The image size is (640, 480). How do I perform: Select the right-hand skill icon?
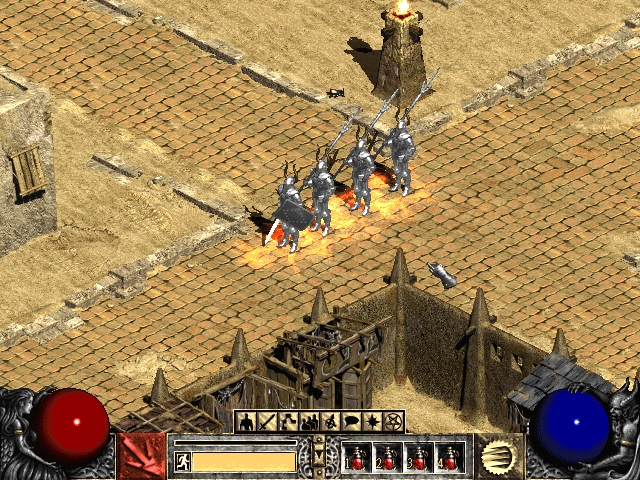tap(498, 456)
